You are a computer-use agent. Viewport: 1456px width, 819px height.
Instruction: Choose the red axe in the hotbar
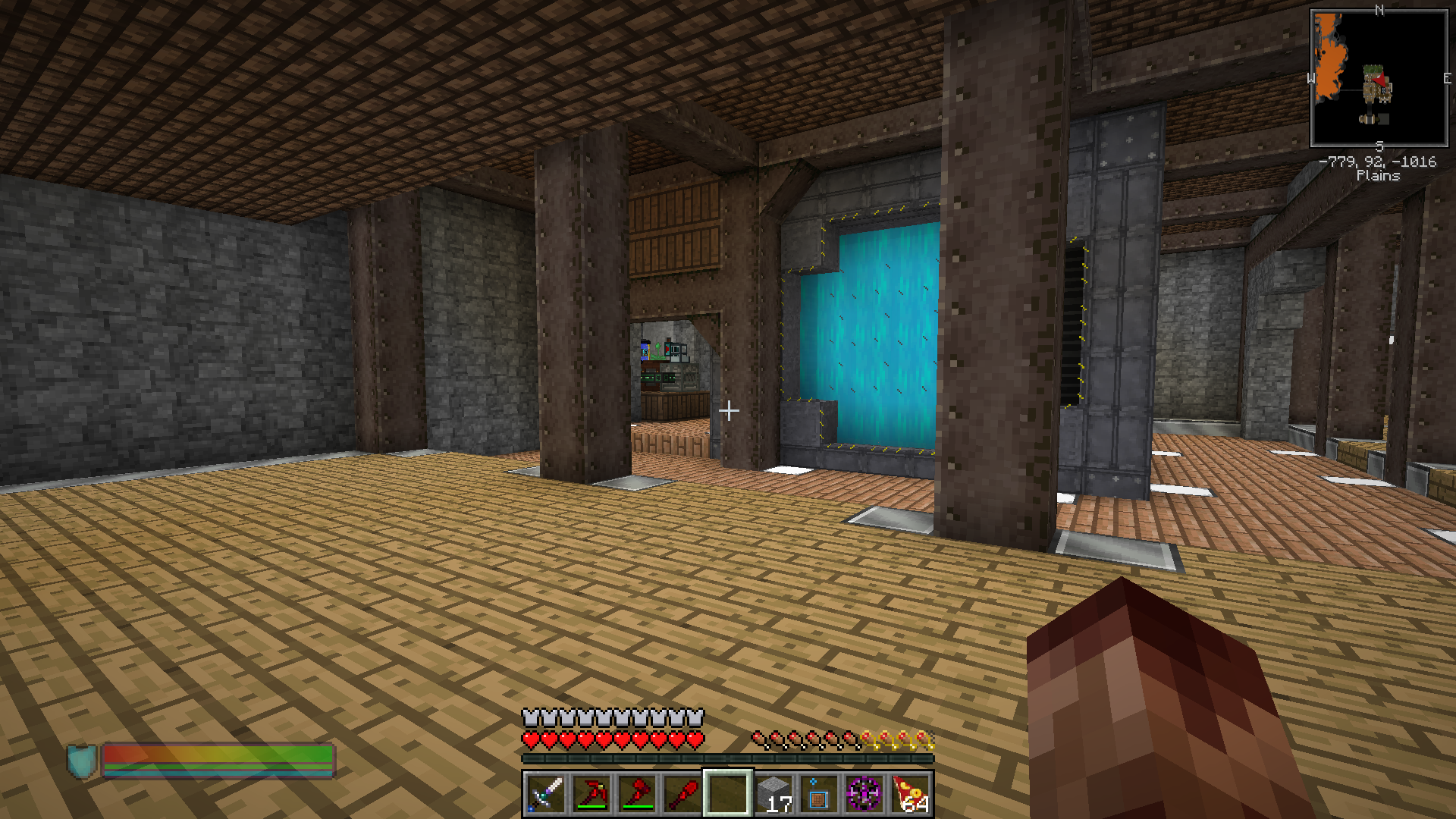tap(636, 794)
